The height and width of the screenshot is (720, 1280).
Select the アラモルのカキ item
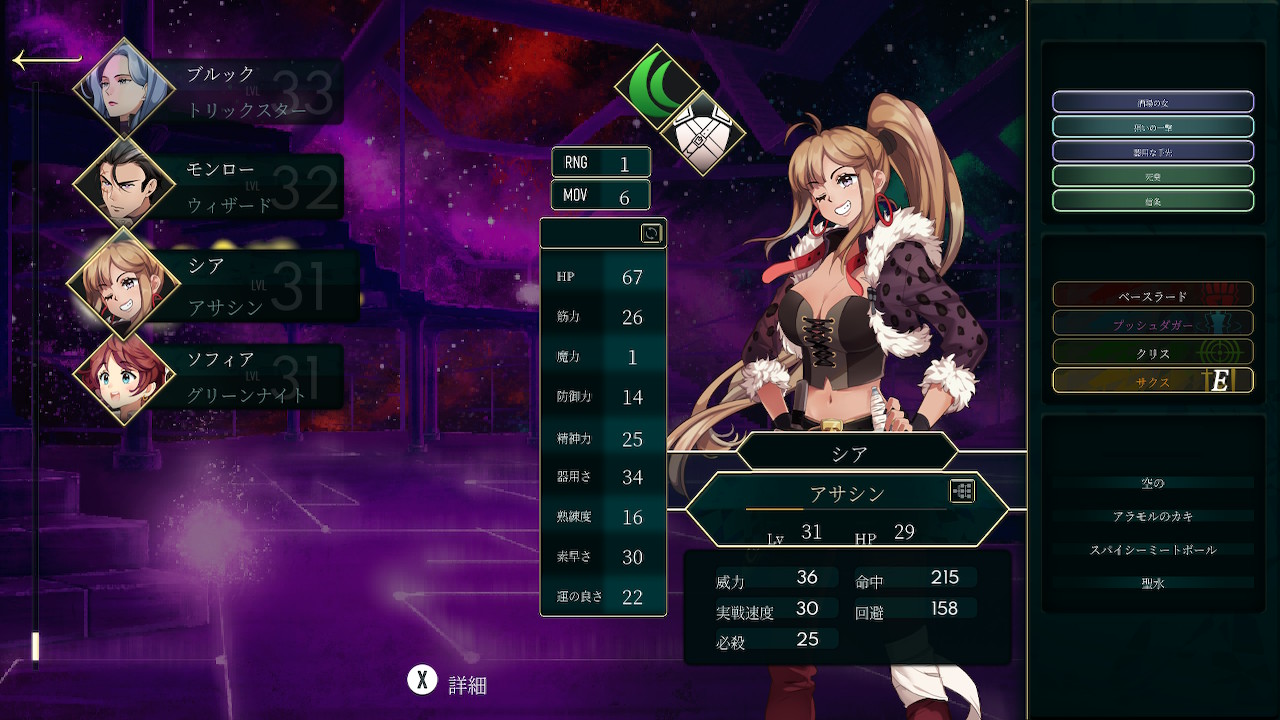[1152, 516]
